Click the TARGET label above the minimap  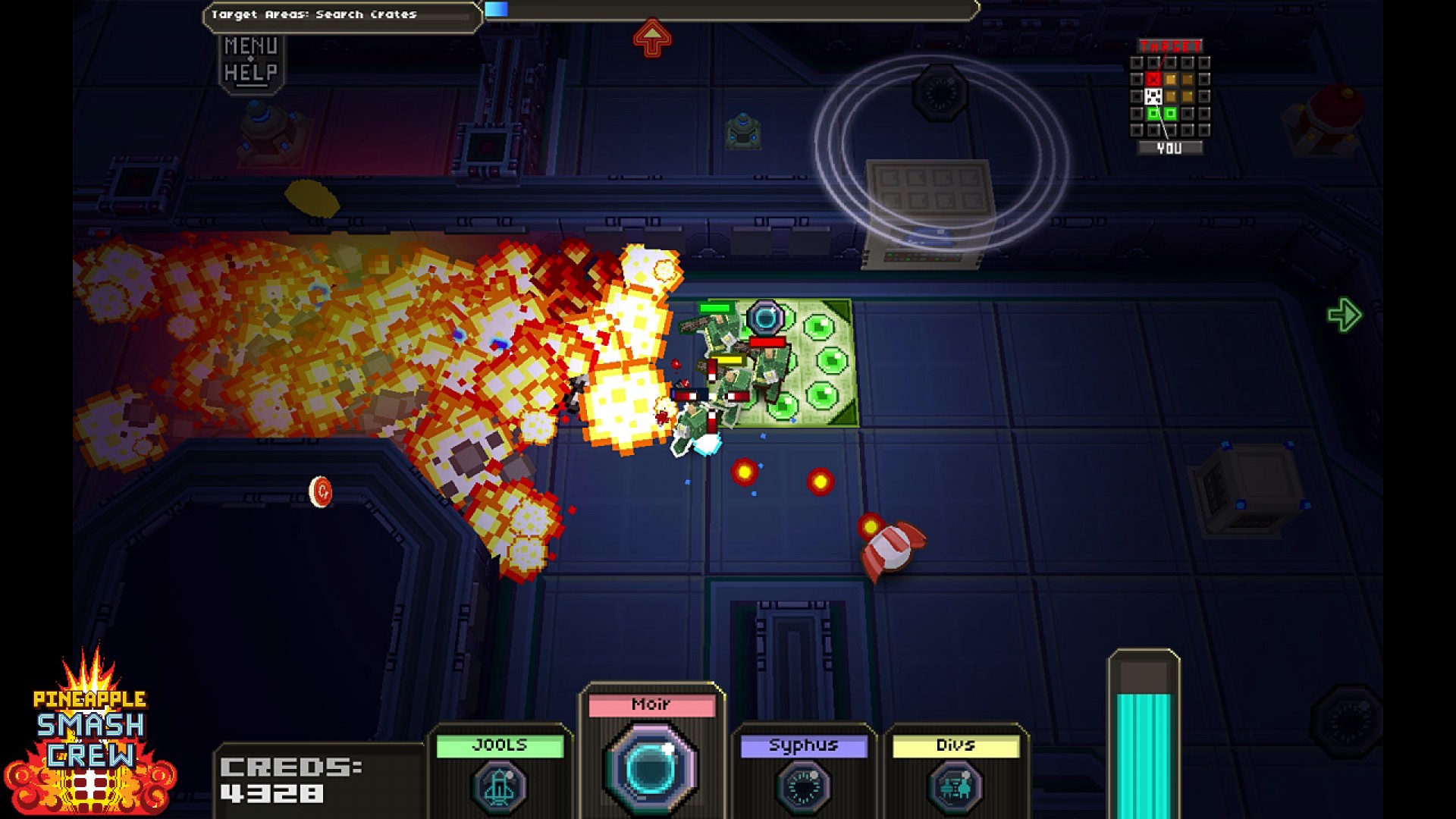[x=1170, y=45]
